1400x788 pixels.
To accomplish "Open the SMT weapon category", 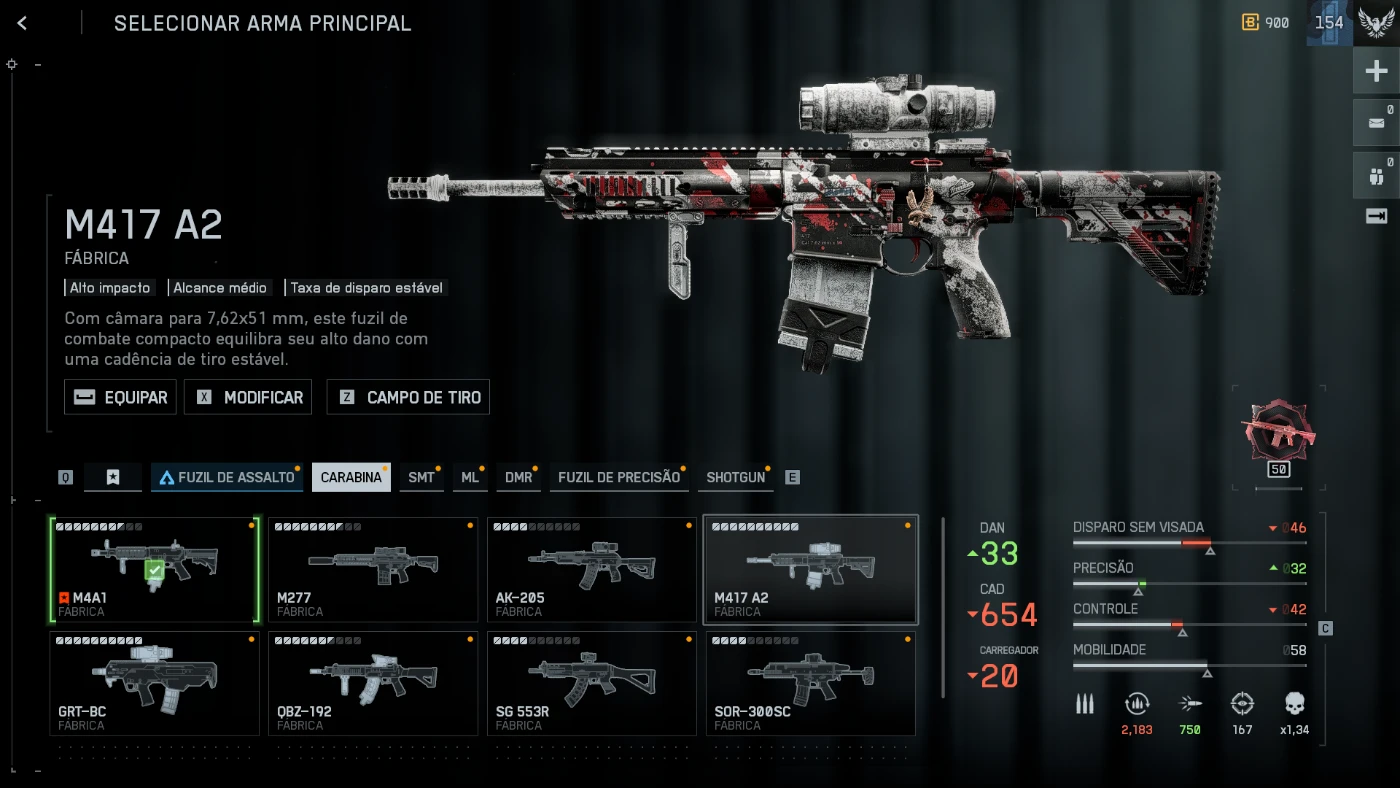I will [x=421, y=477].
